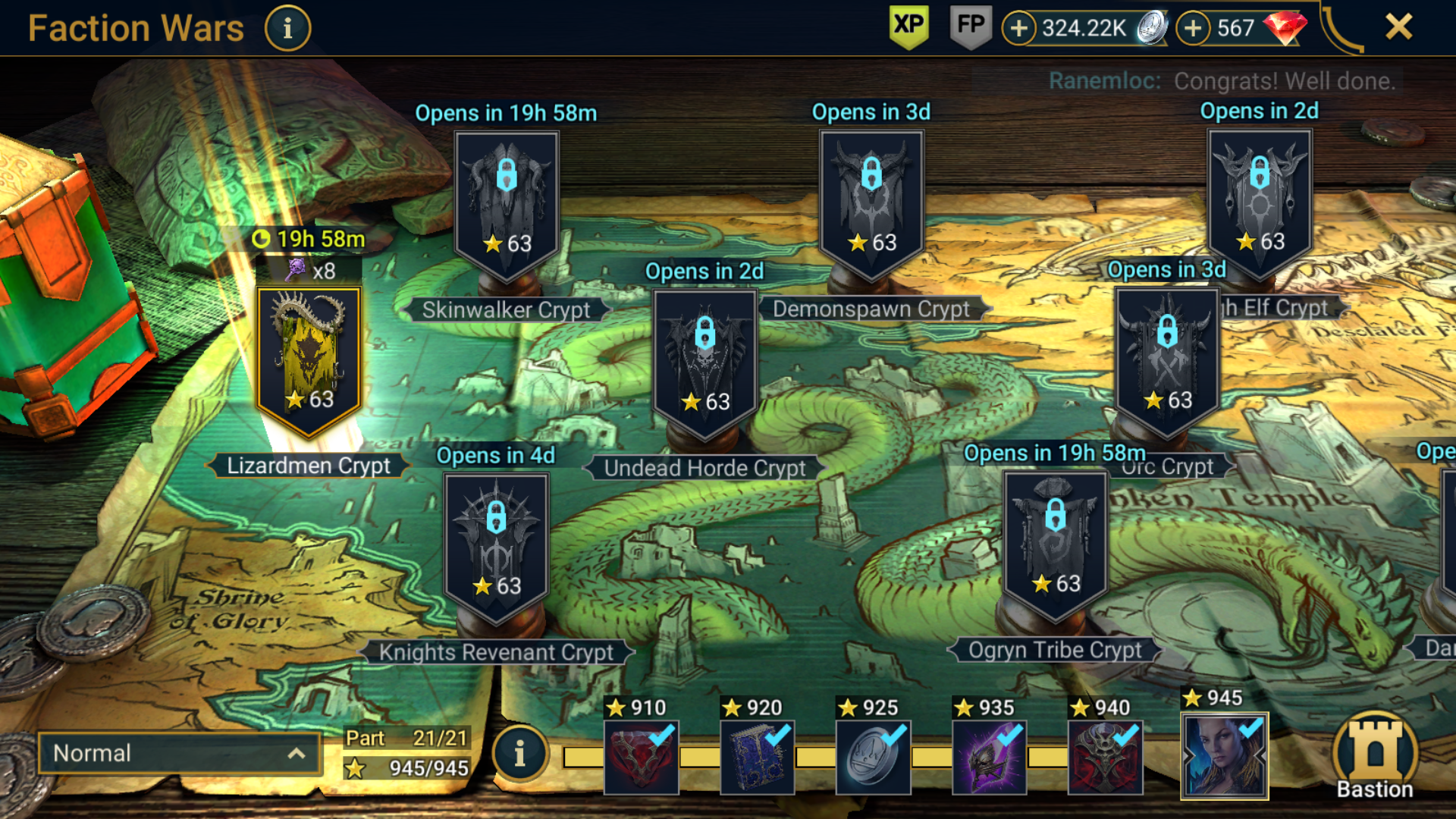View the 945-star champion reward
Viewport: 1456px width, 819px height.
tap(1224, 755)
